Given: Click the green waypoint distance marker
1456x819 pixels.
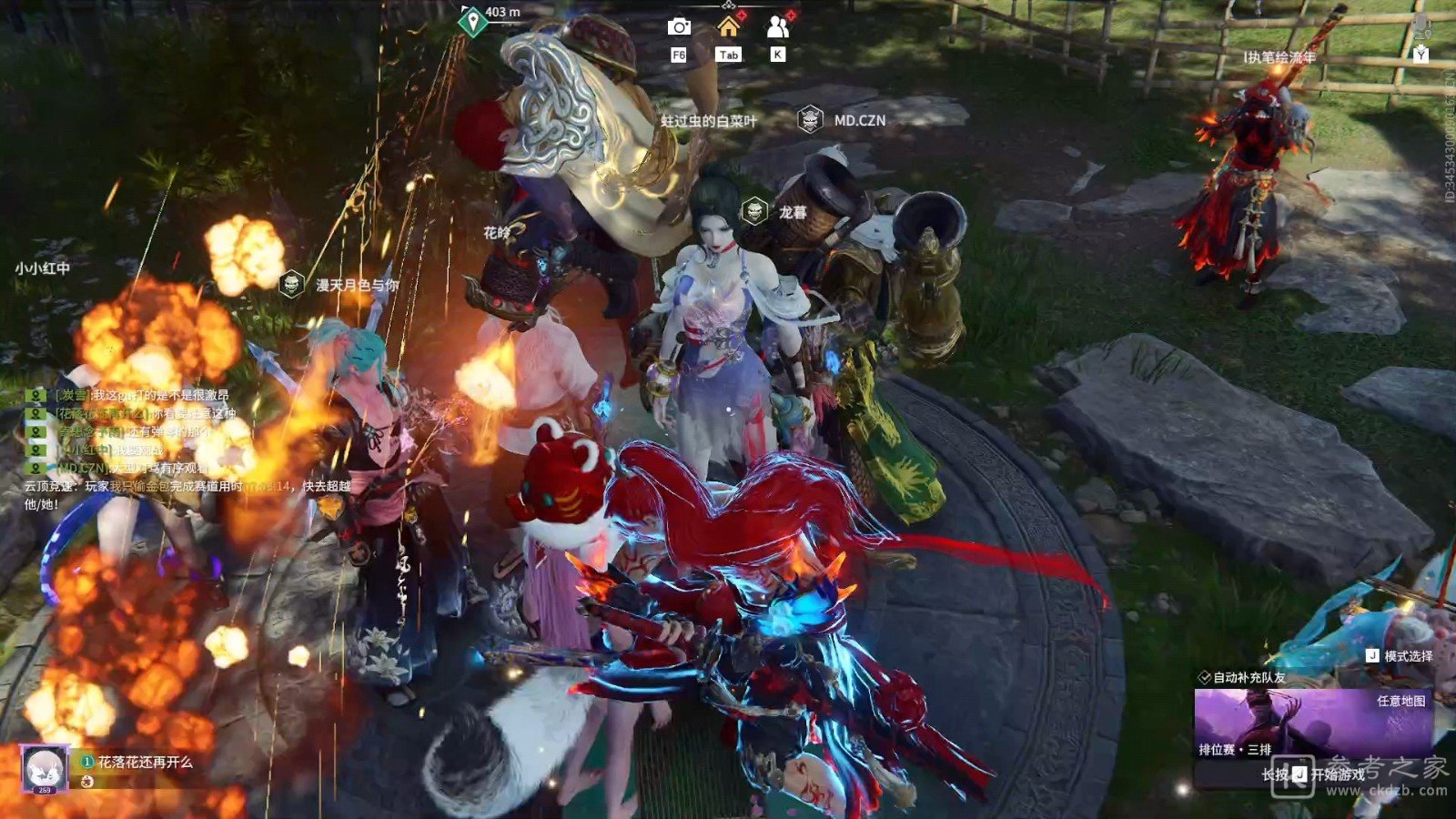Looking at the screenshot, I should click(x=472, y=21).
